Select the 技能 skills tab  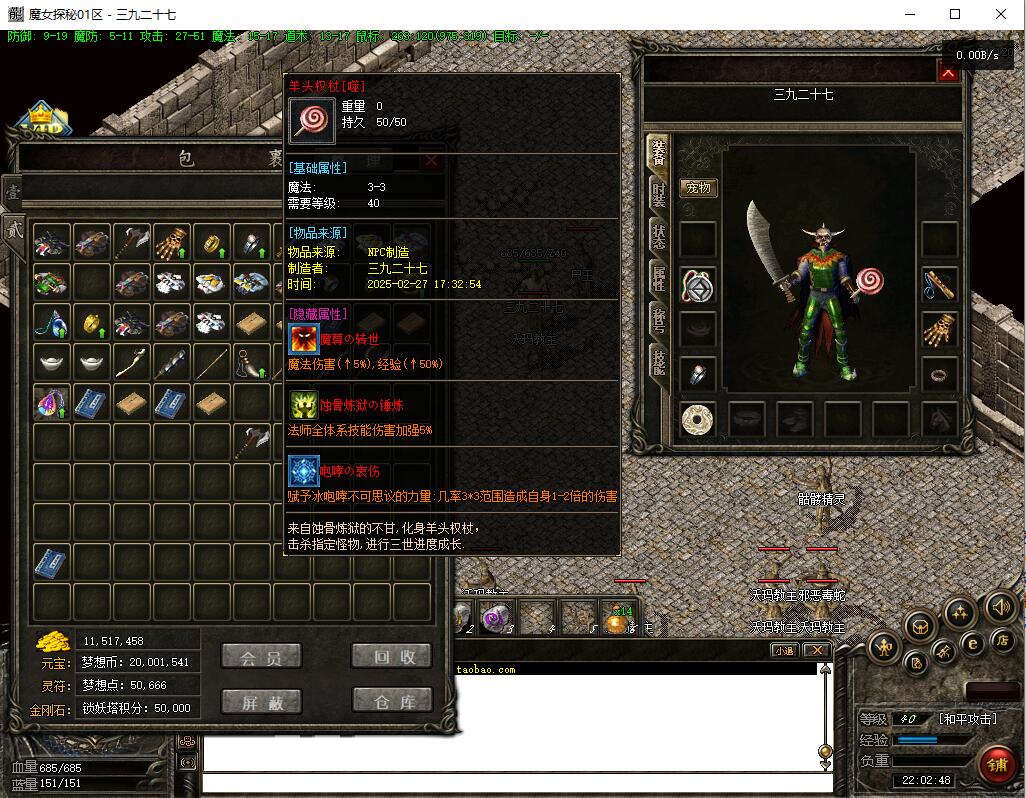click(658, 361)
